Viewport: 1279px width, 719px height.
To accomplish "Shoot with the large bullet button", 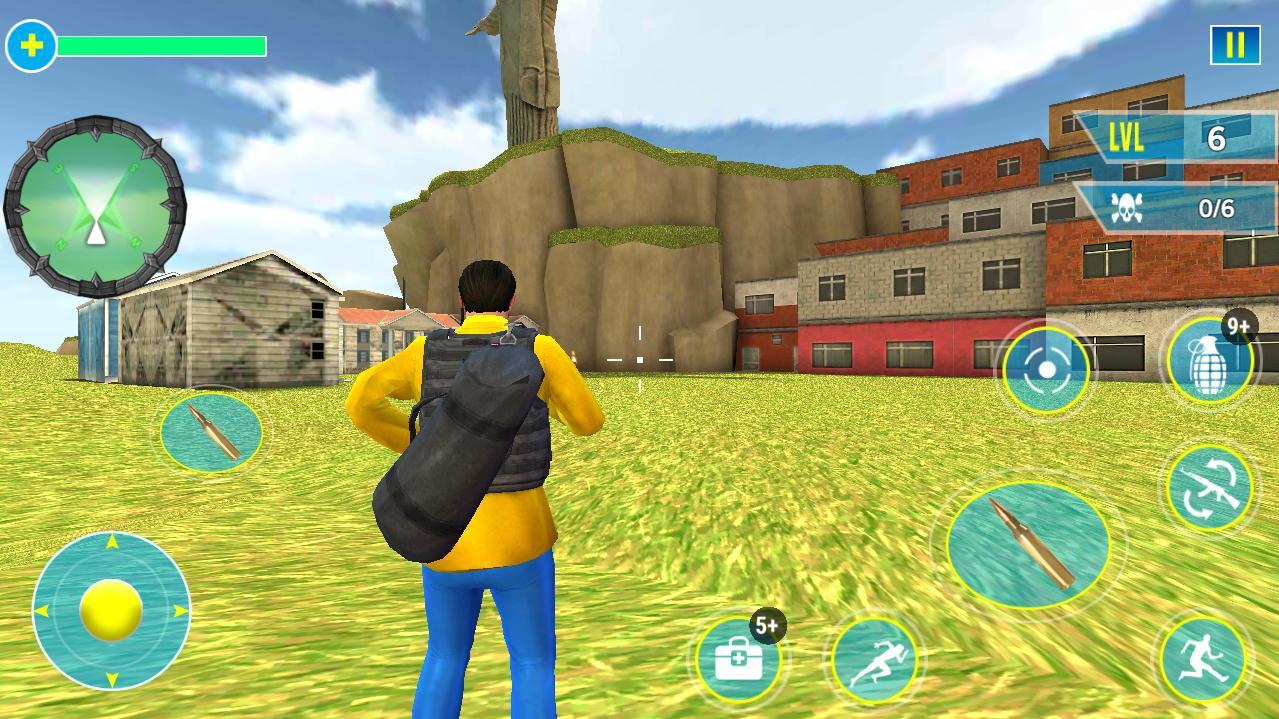I will click(1028, 544).
